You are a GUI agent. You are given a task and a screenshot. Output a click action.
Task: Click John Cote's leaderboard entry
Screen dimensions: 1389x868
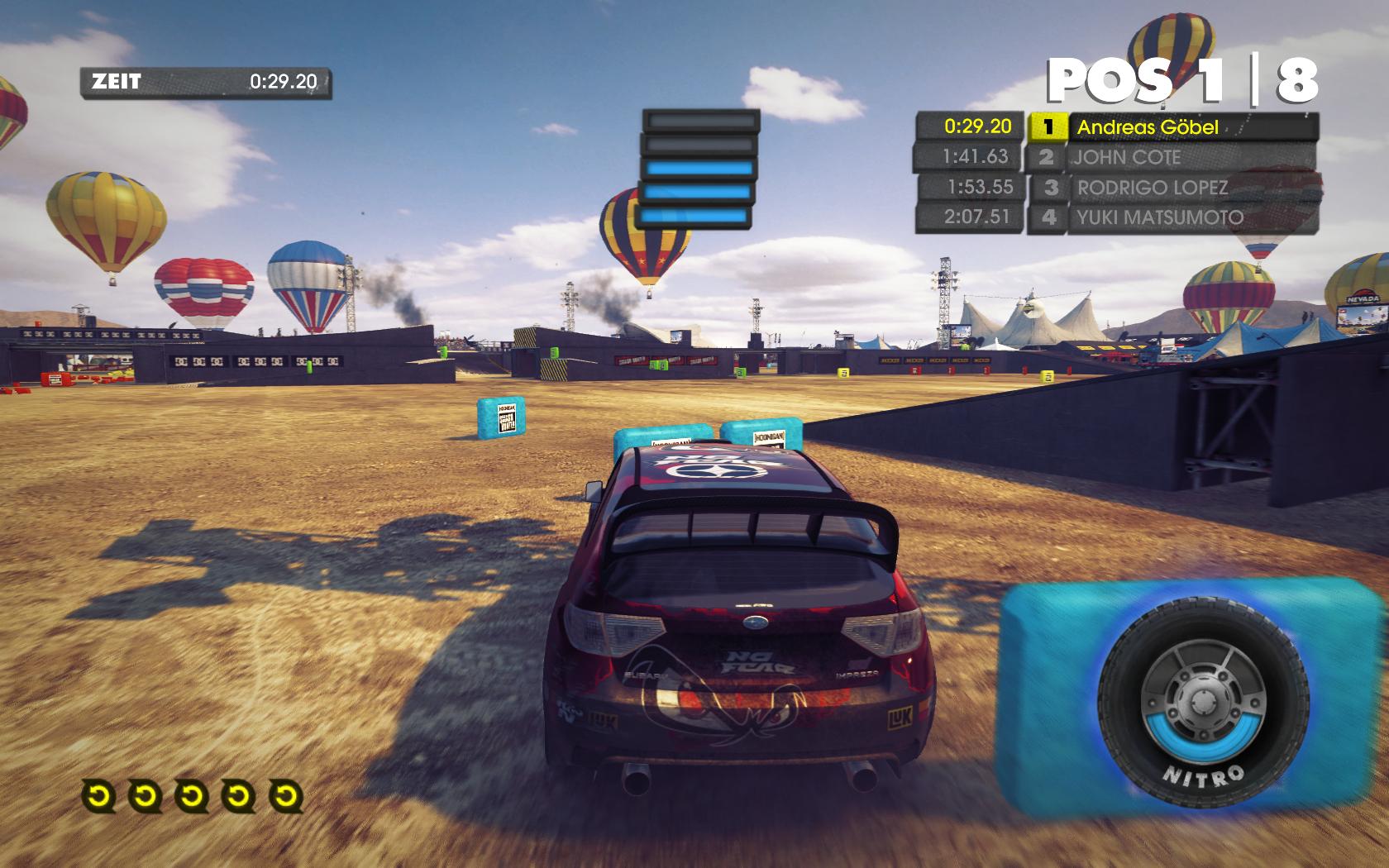[x=1127, y=157]
